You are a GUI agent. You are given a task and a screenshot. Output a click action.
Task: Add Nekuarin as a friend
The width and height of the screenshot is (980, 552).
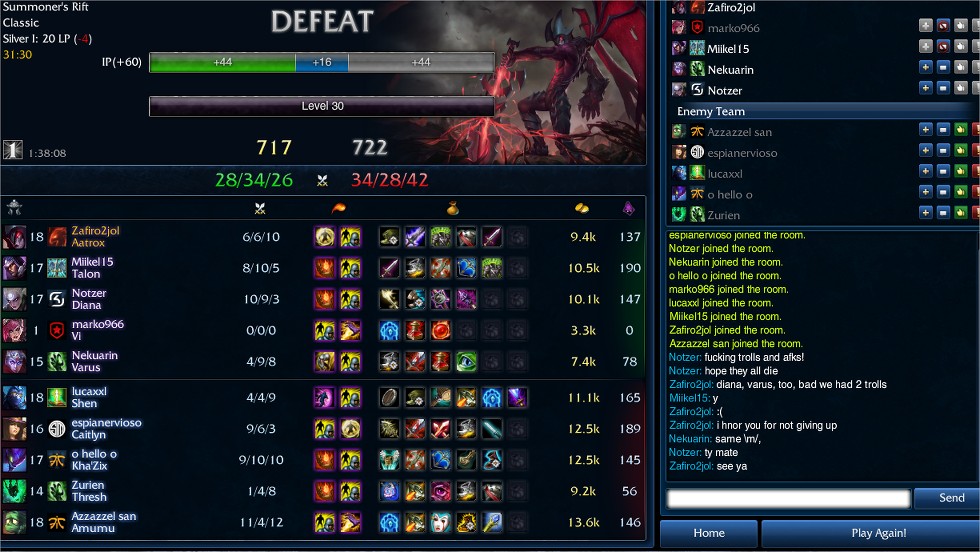pos(925,69)
